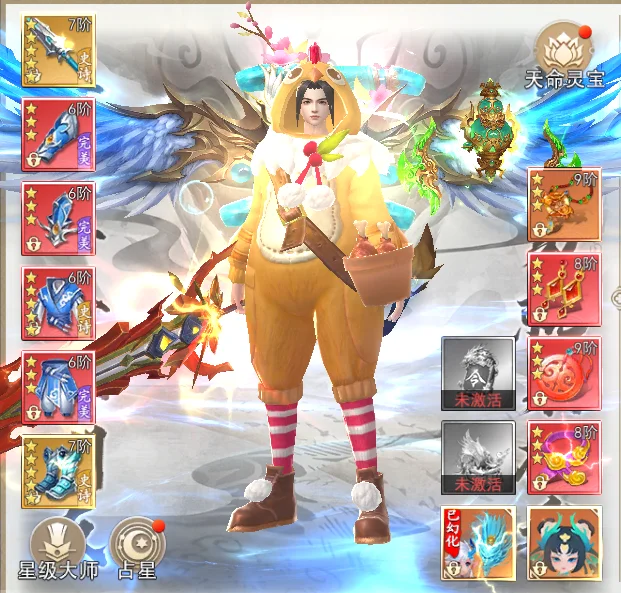Click the inactive 令 token slot
Screen dimensions: 621x593
tap(478, 373)
